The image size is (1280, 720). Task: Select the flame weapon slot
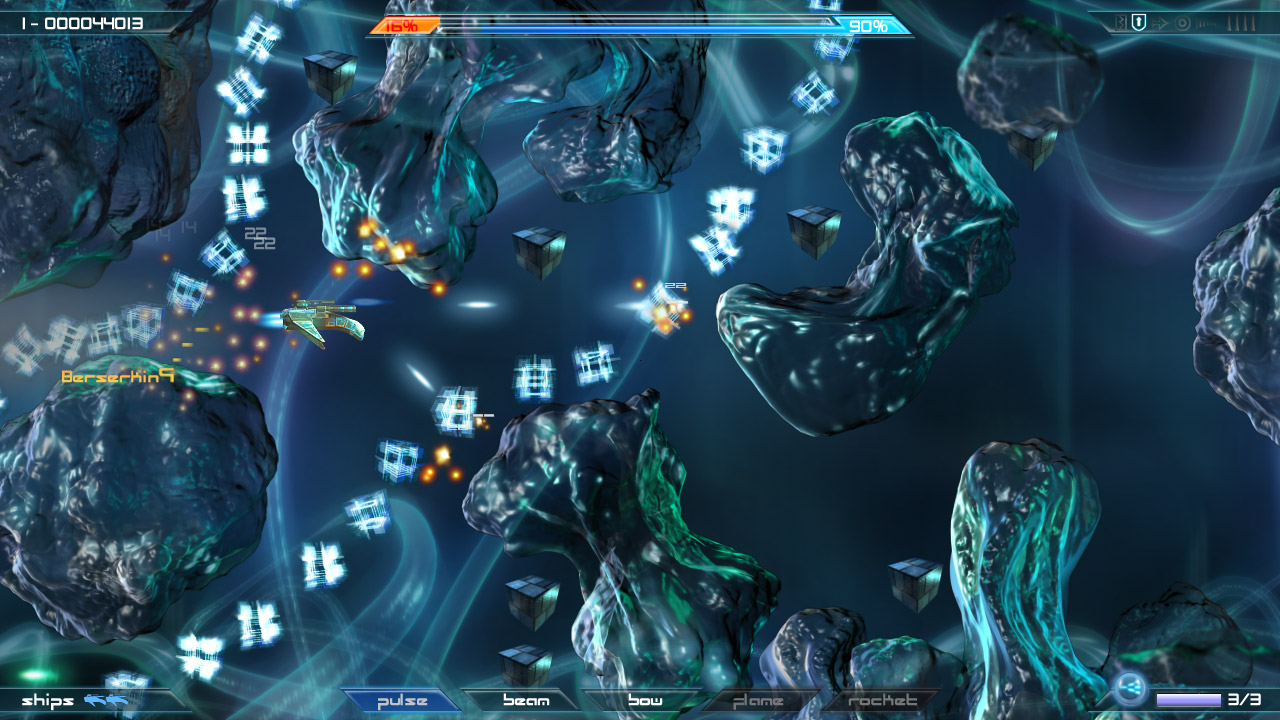[758, 701]
